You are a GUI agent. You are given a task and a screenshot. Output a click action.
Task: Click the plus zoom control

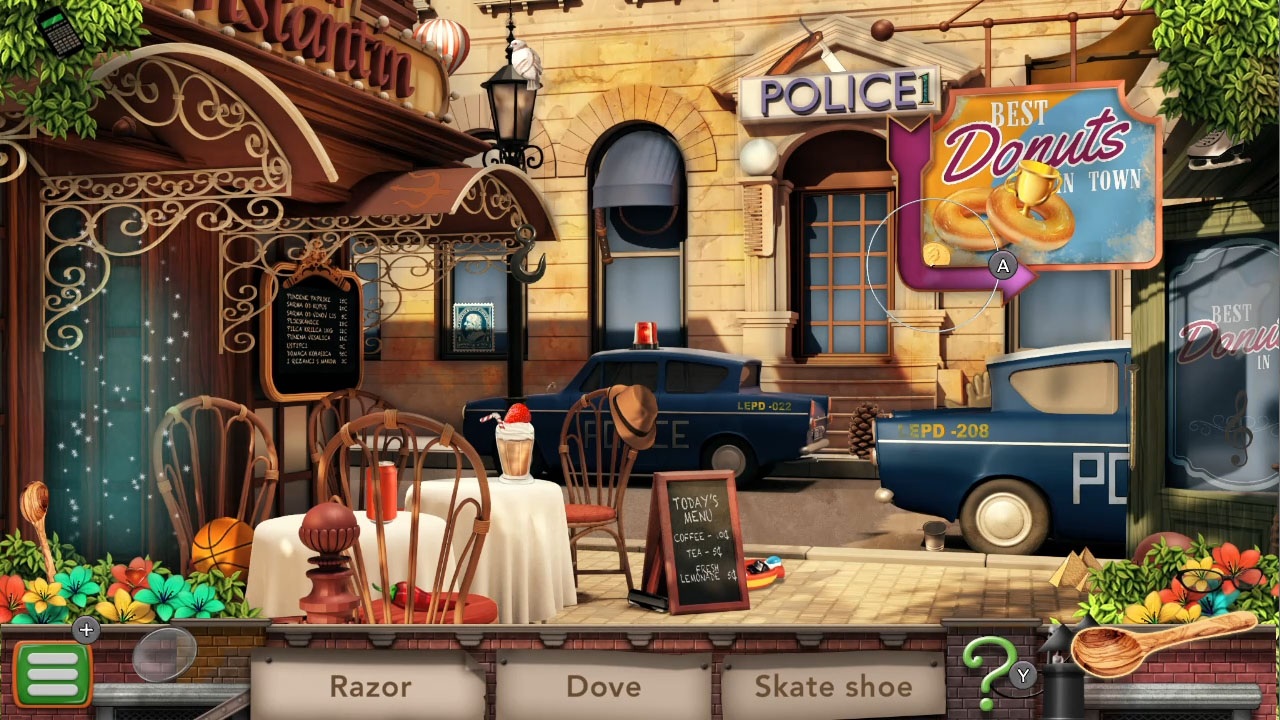[x=86, y=630]
